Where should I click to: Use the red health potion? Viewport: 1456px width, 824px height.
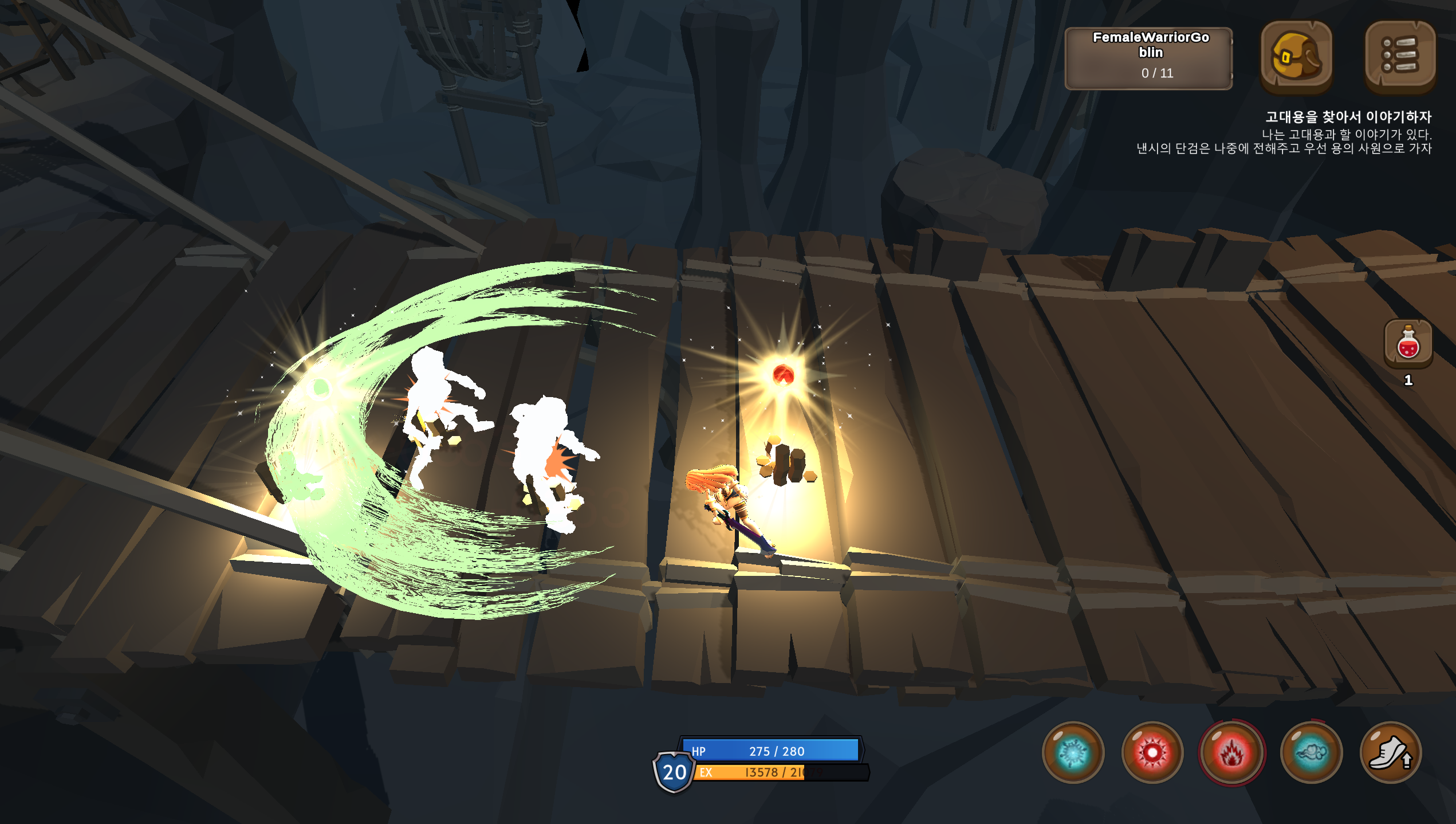[1408, 344]
